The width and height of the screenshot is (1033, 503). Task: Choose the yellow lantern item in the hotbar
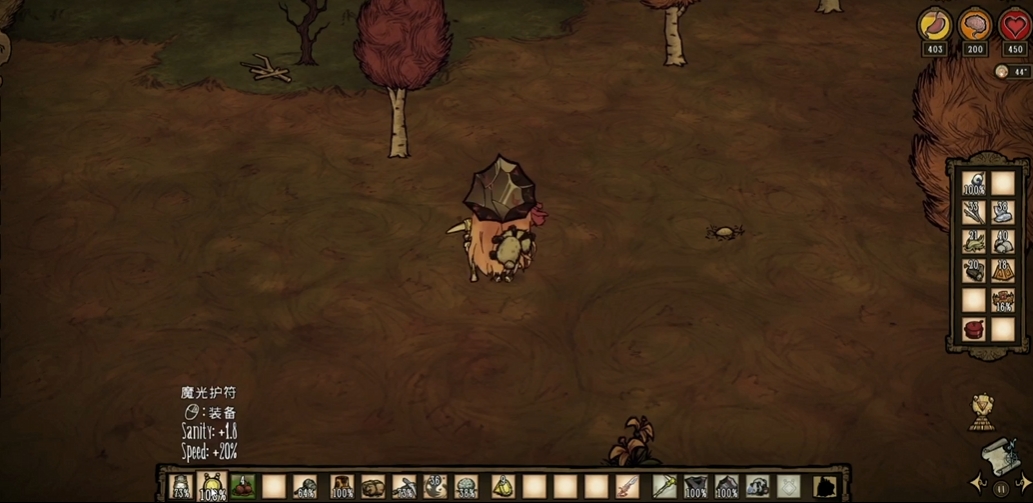pyautogui.click(x=502, y=487)
